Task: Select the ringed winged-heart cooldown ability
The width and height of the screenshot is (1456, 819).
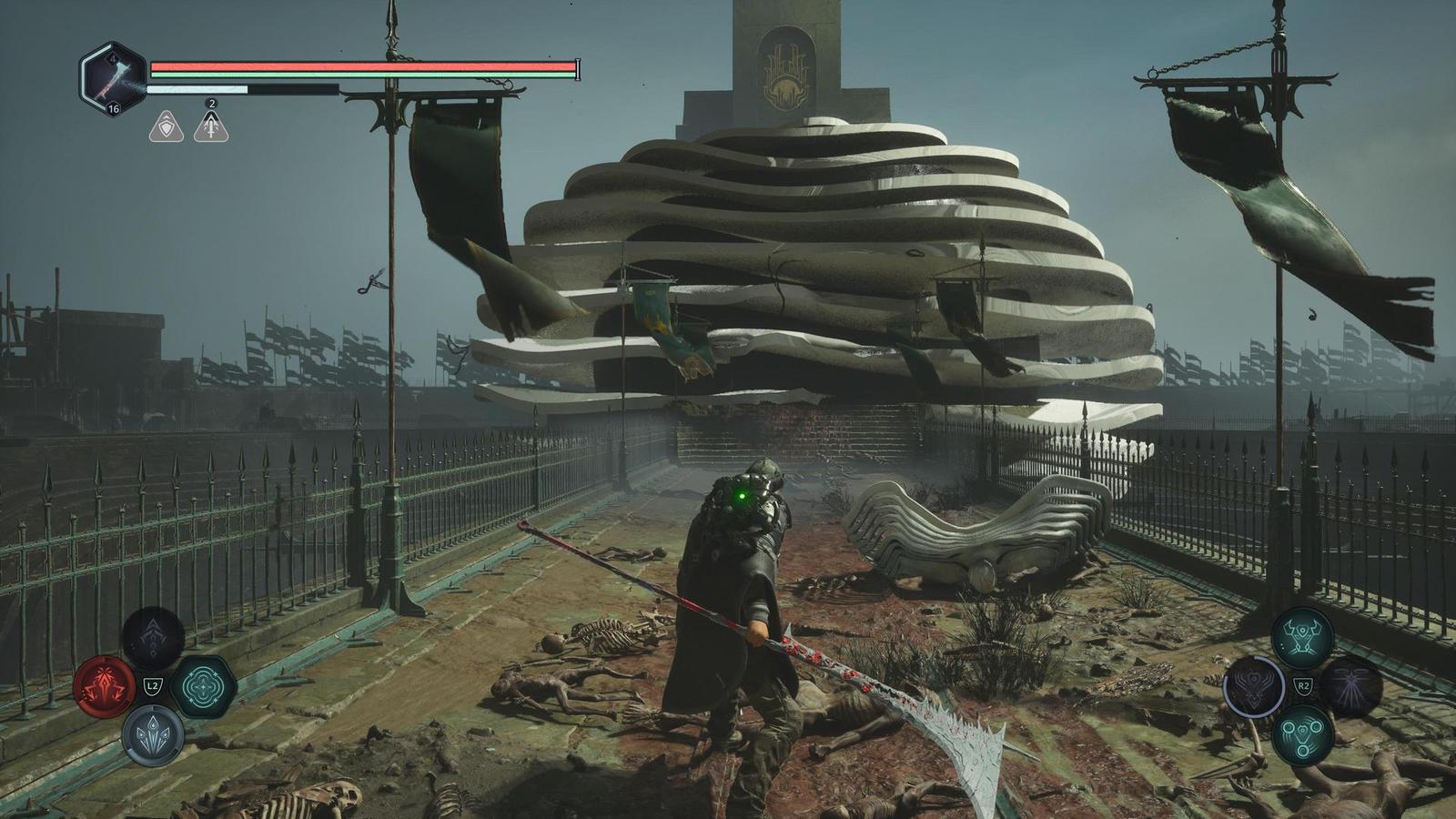Action: point(1254,686)
